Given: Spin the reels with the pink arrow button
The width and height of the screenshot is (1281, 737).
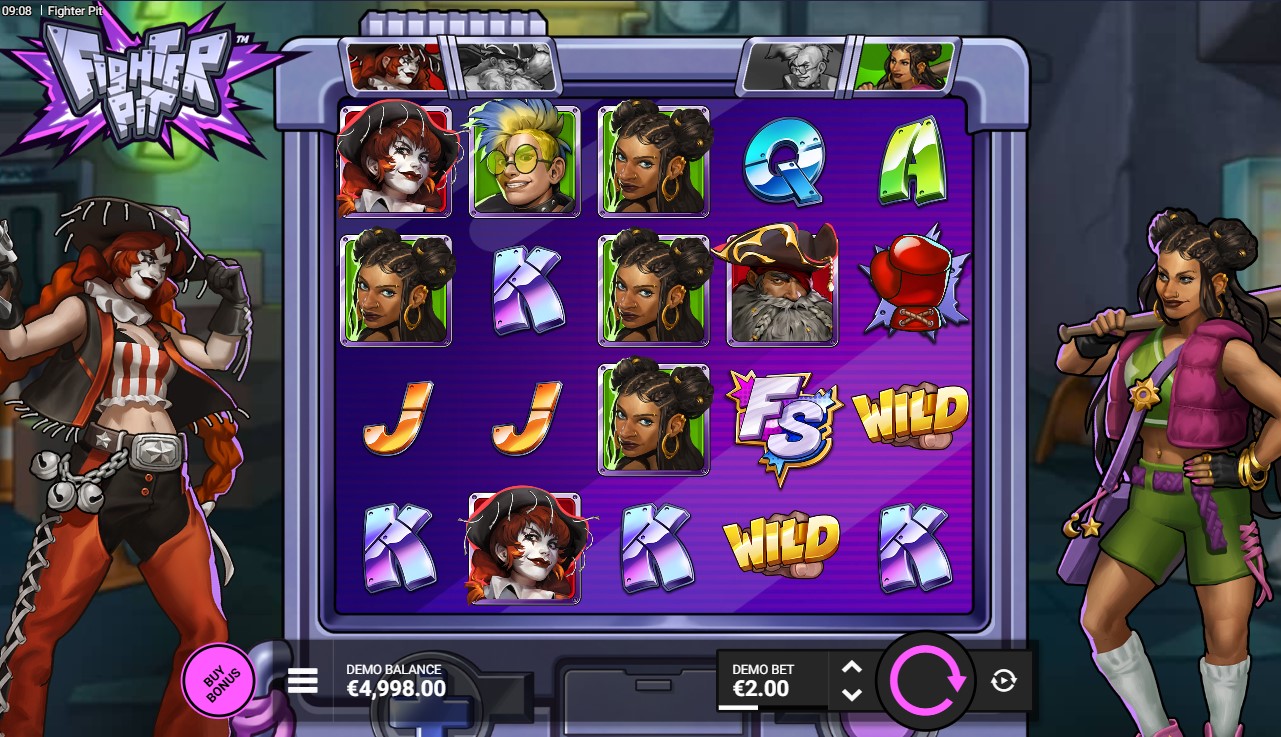Looking at the screenshot, I should 926,681.
